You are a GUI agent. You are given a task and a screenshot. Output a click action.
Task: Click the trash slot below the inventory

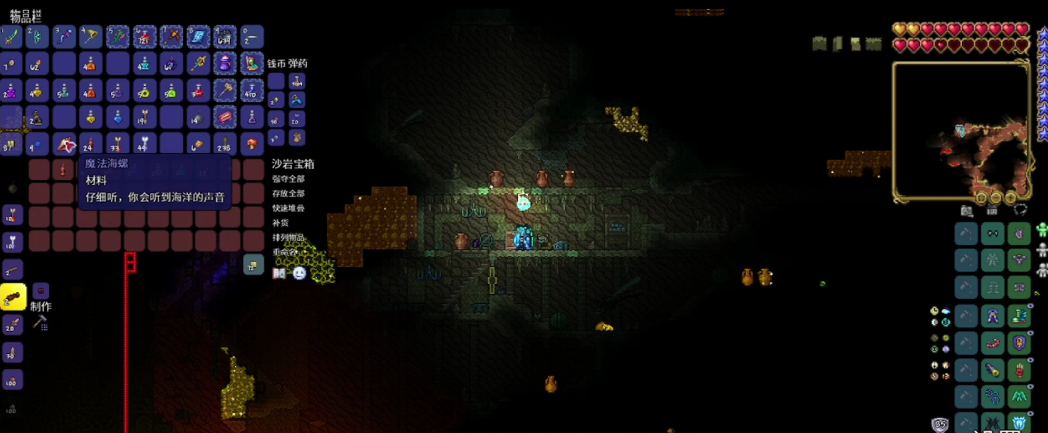[x=252, y=264]
